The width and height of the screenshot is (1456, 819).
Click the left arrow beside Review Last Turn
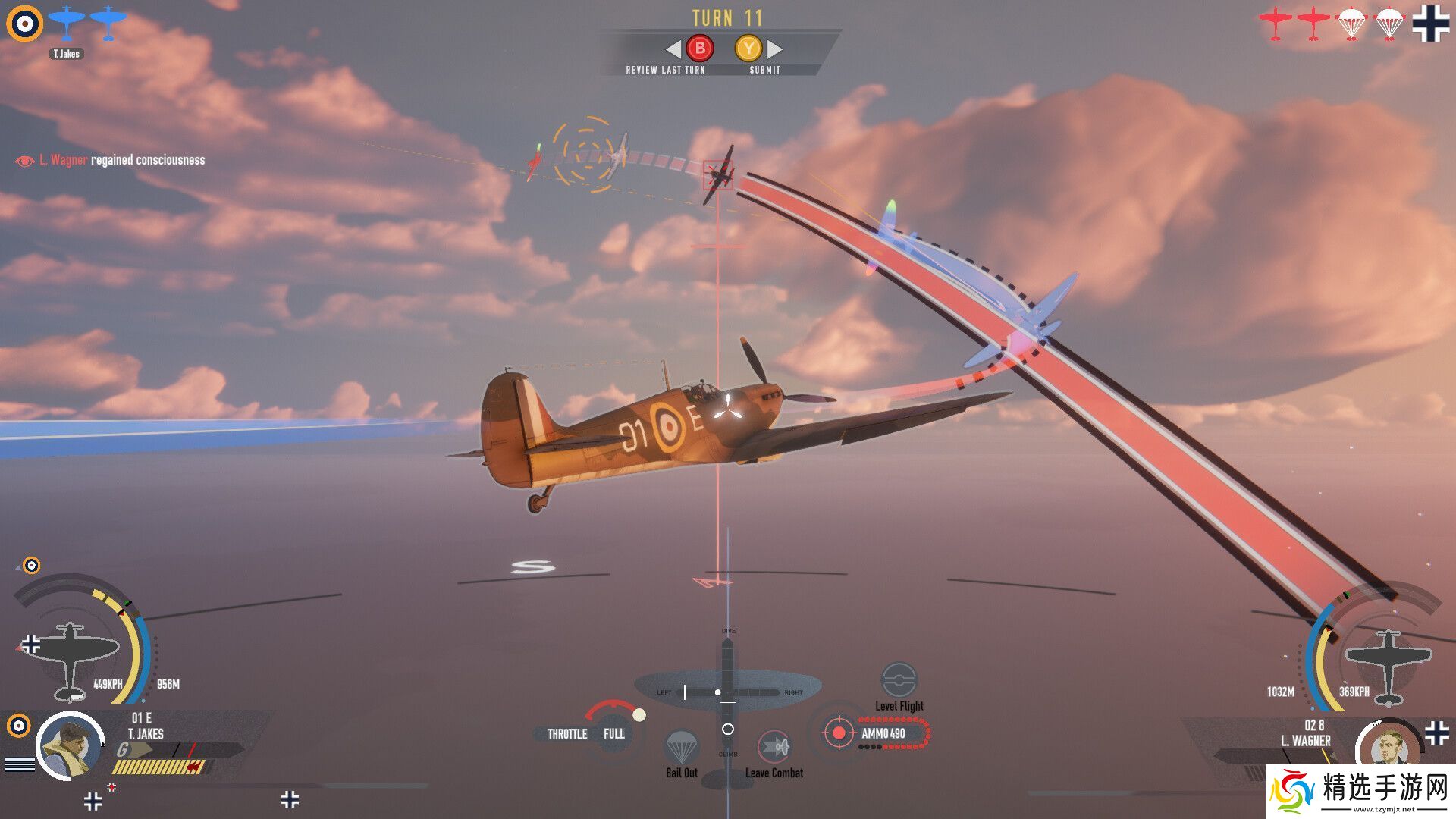point(673,49)
